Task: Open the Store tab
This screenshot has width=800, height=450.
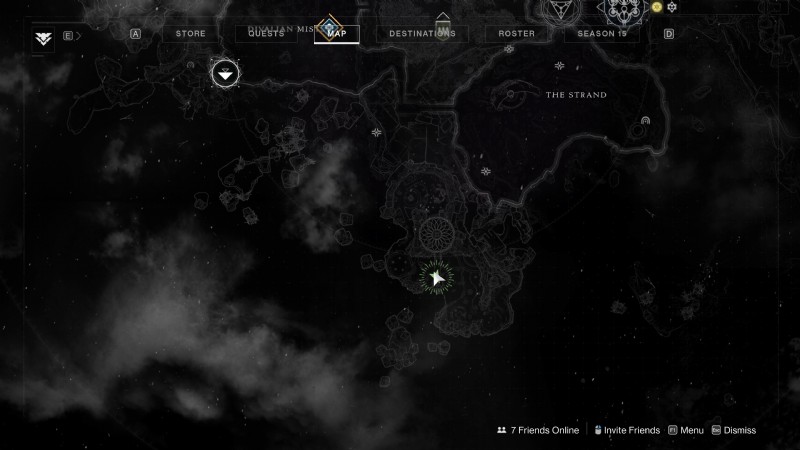Action: pos(190,33)
